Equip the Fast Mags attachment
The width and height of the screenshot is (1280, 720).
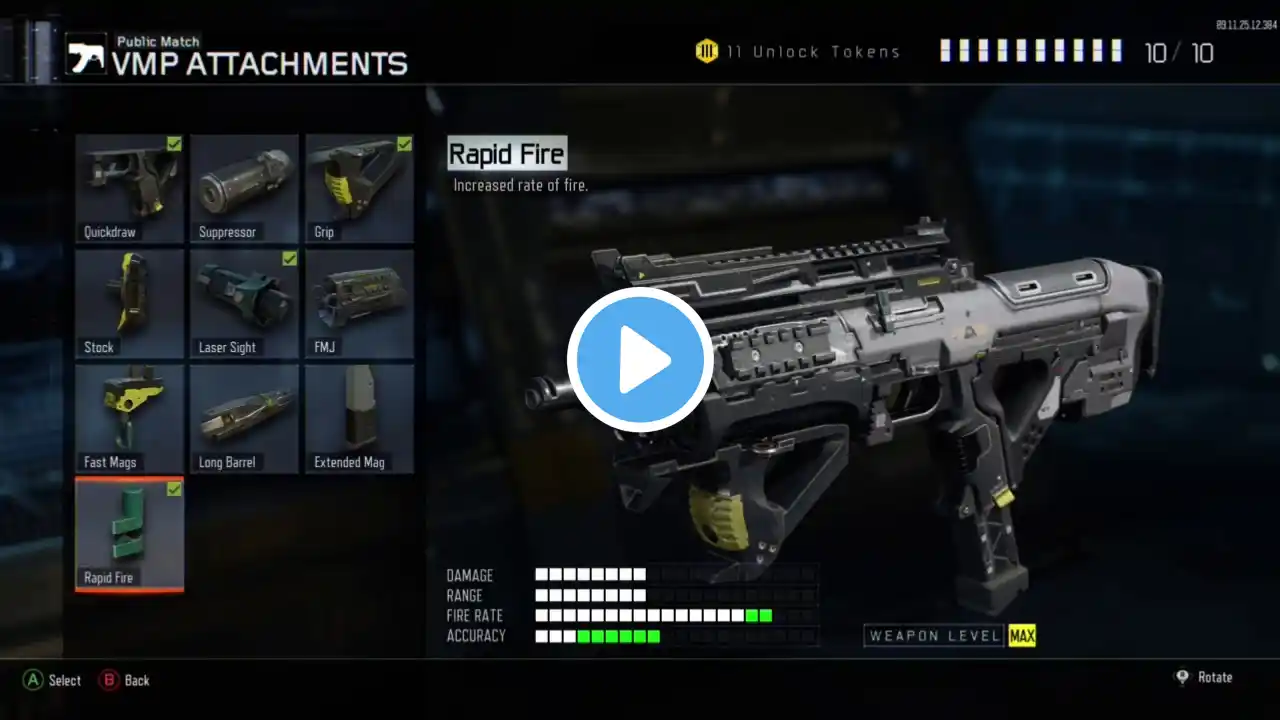pyautogui.click(x=130, y=418)
